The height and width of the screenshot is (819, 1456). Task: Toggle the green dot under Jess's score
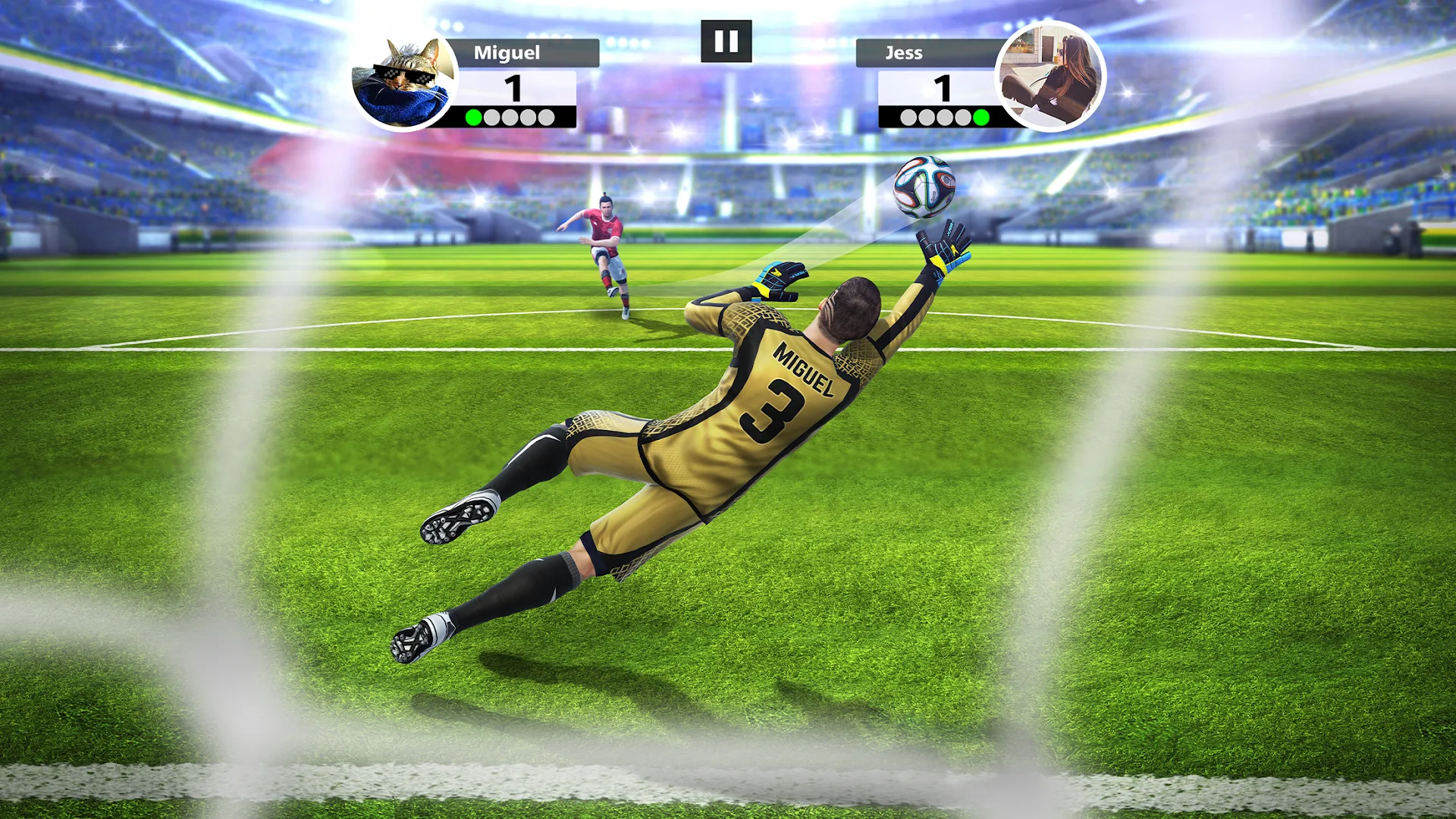click(981, 116)
